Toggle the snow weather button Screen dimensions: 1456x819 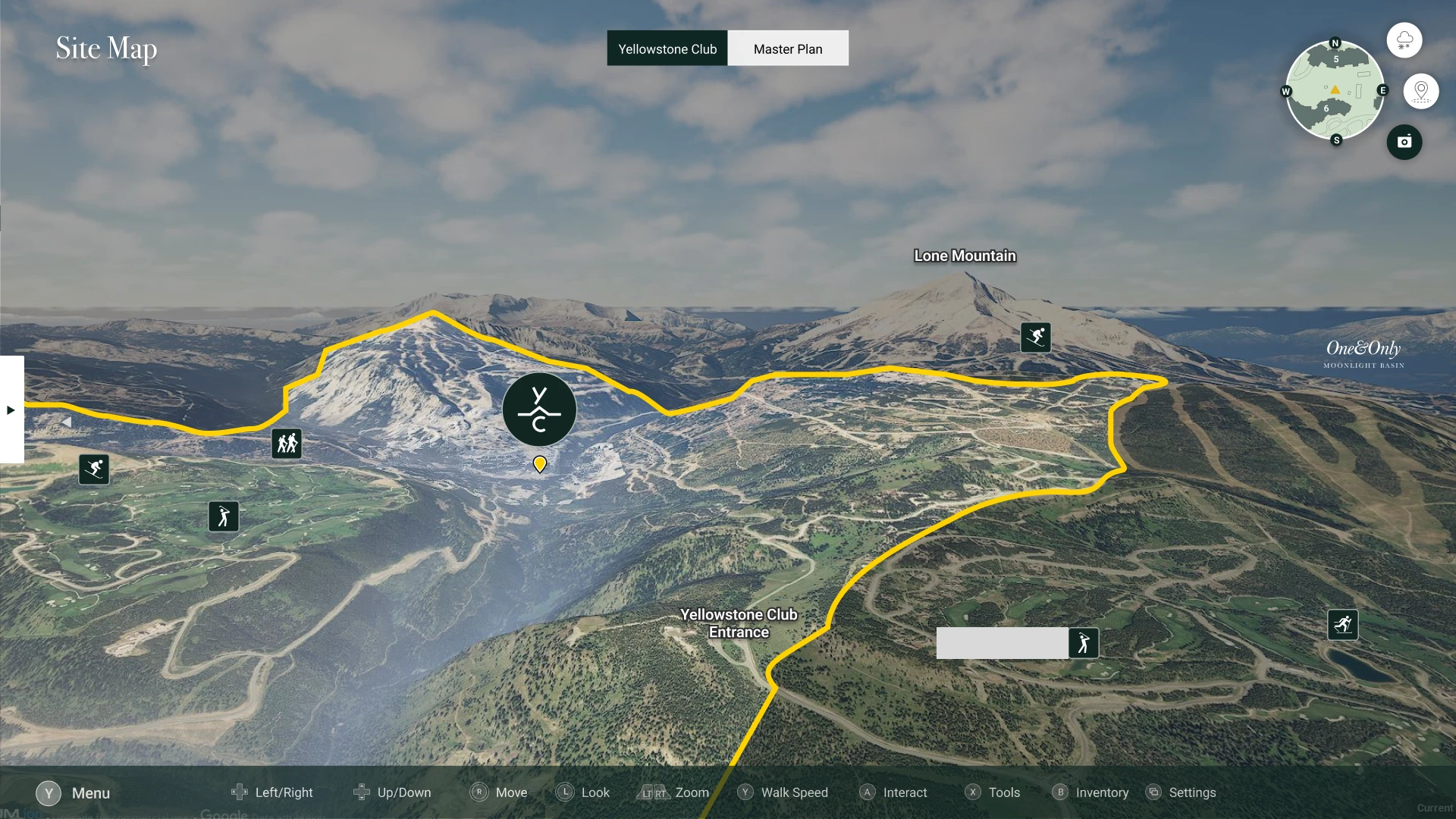[x=1404, y=40]
